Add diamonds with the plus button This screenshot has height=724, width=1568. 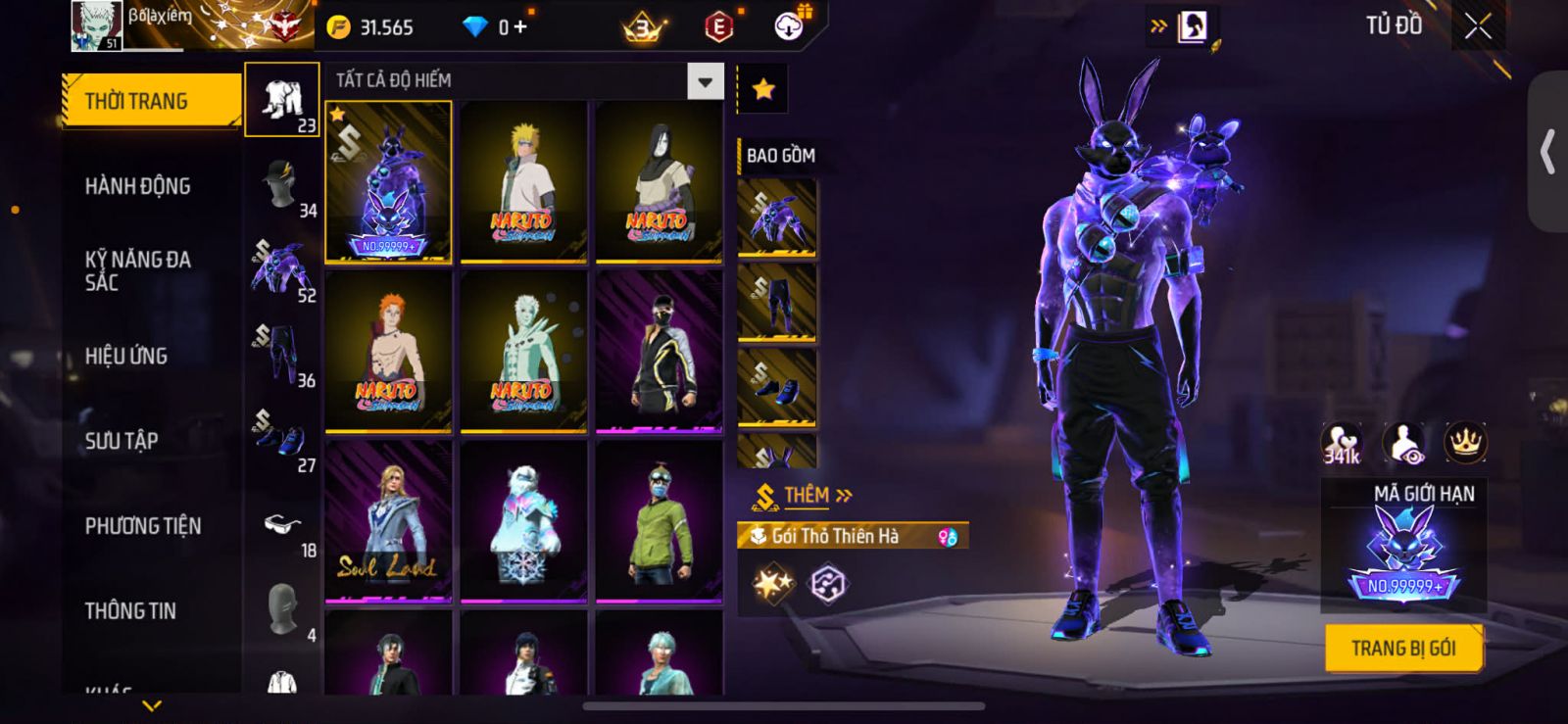coord(520,27)
